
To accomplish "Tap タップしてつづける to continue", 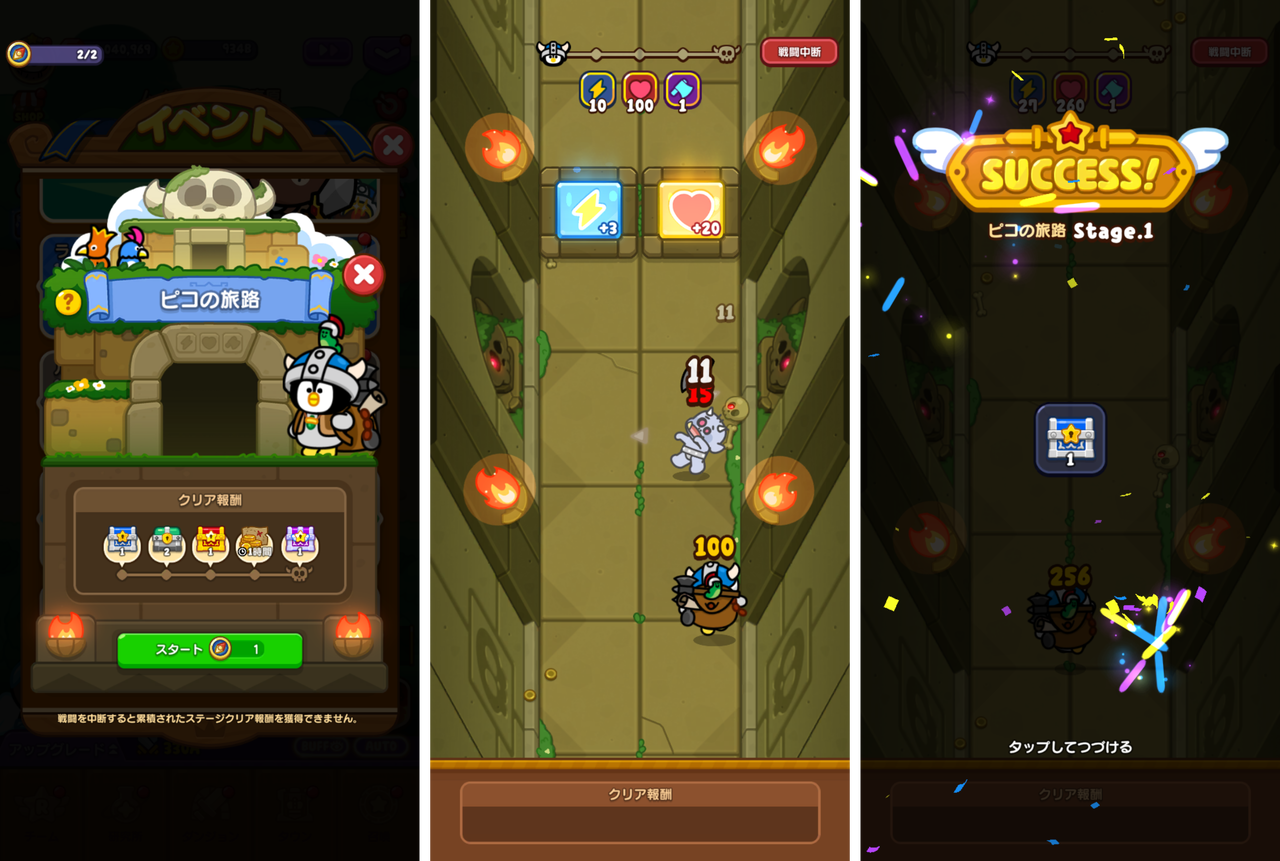I will tap(1069, 746).
